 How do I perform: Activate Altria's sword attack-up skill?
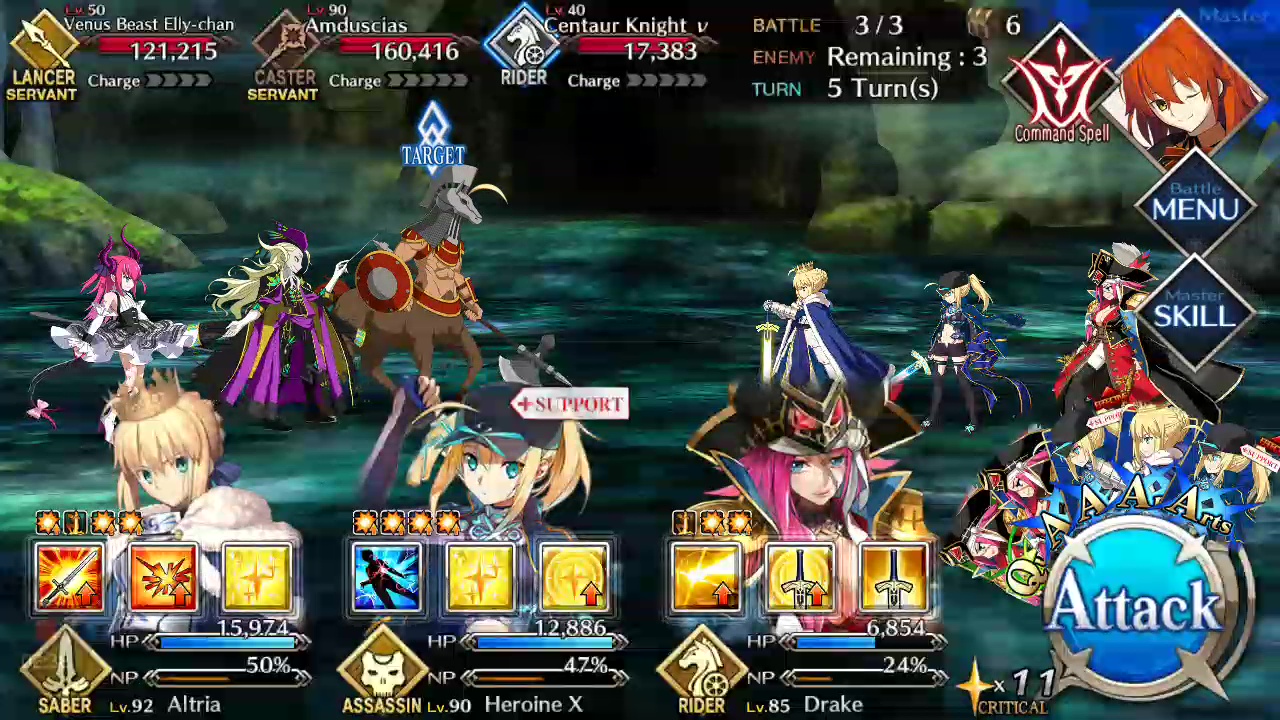click(69, 577)
